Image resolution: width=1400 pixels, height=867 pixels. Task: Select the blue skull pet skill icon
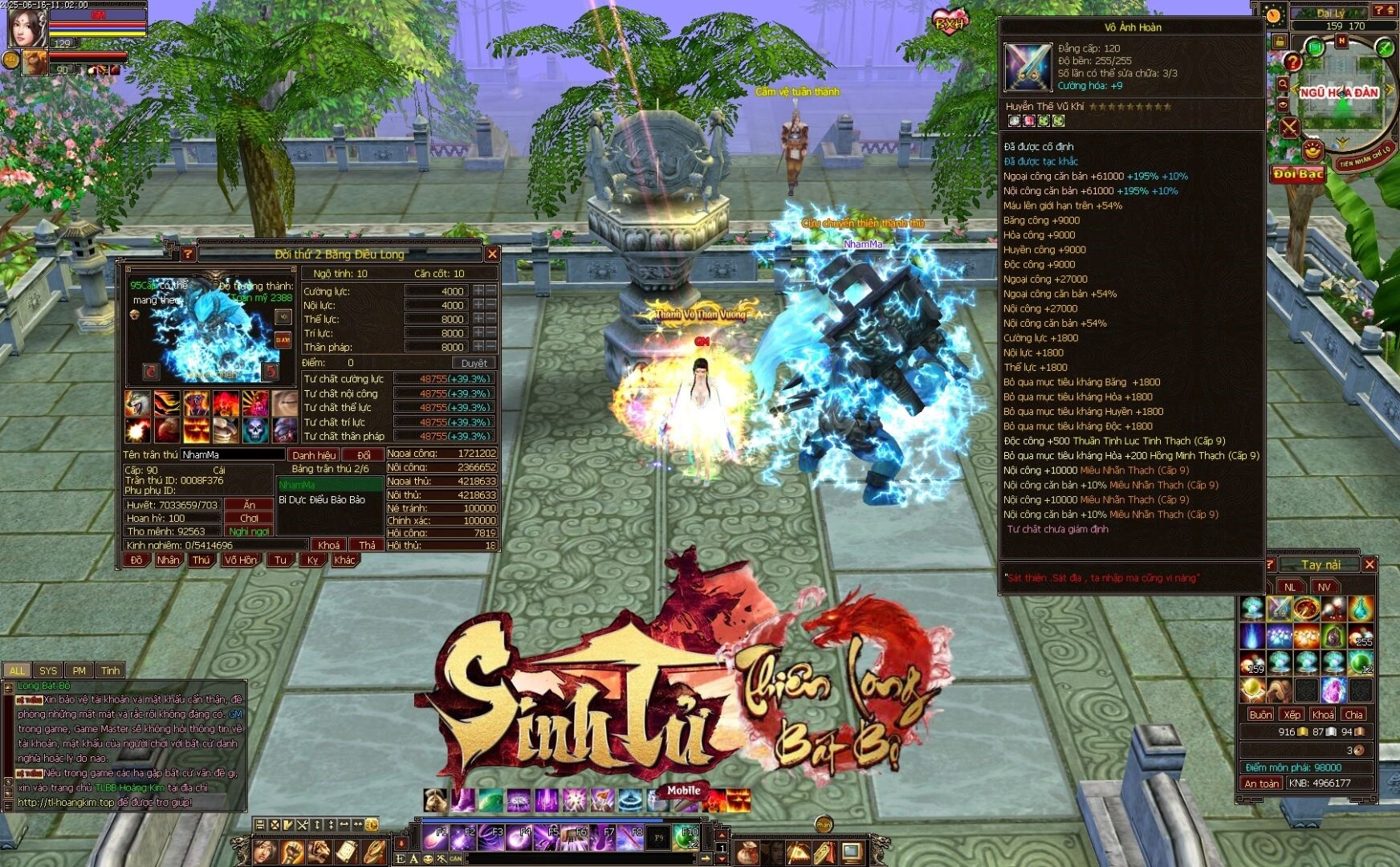[x=255, y=429]
